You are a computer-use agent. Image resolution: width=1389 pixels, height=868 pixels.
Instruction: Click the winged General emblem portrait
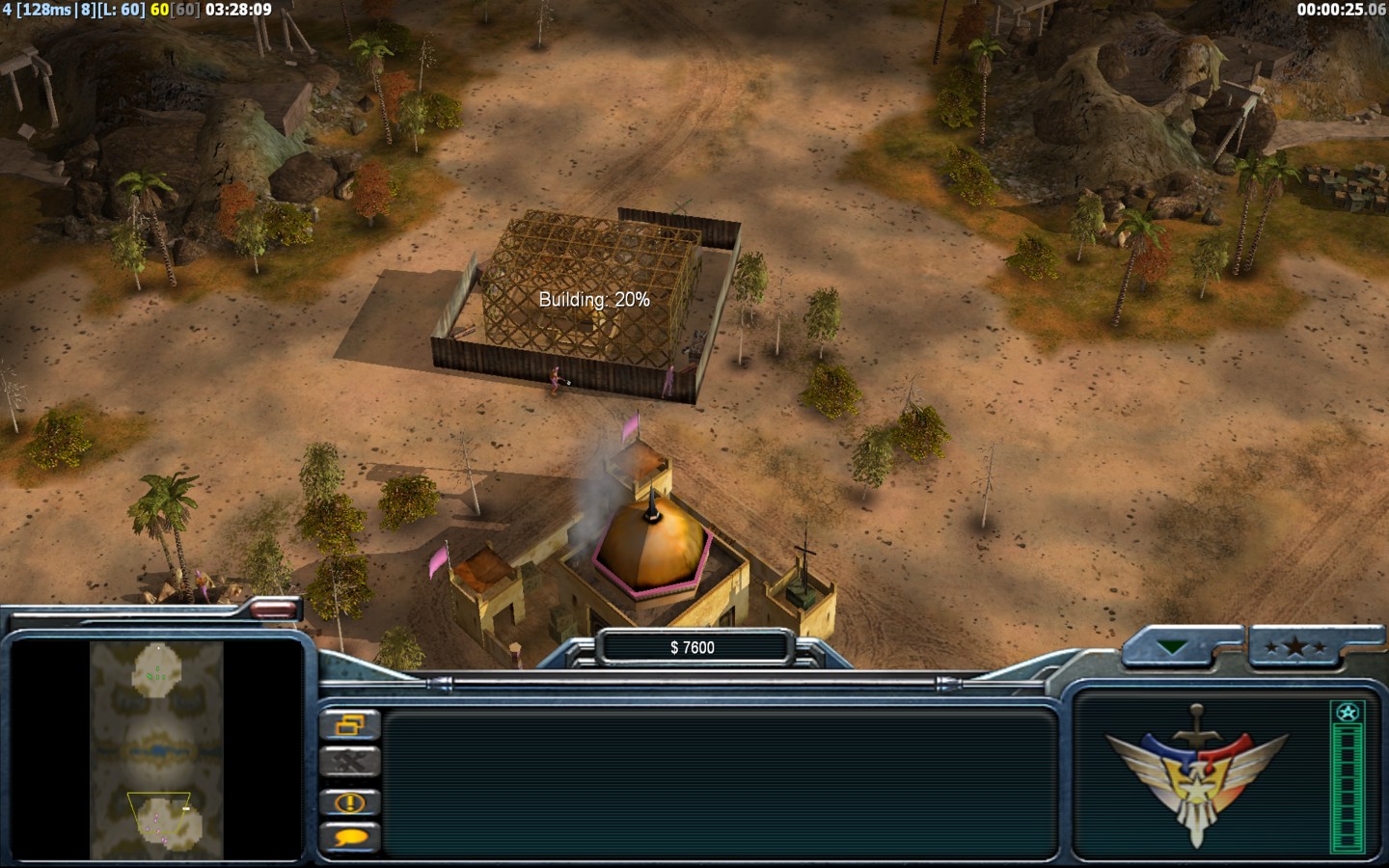pos(1196,773)
